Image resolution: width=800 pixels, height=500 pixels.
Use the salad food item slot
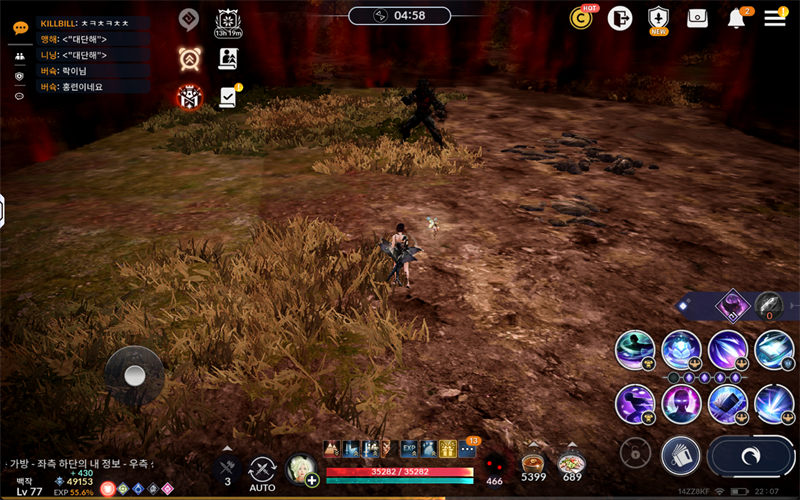(572, 464)
